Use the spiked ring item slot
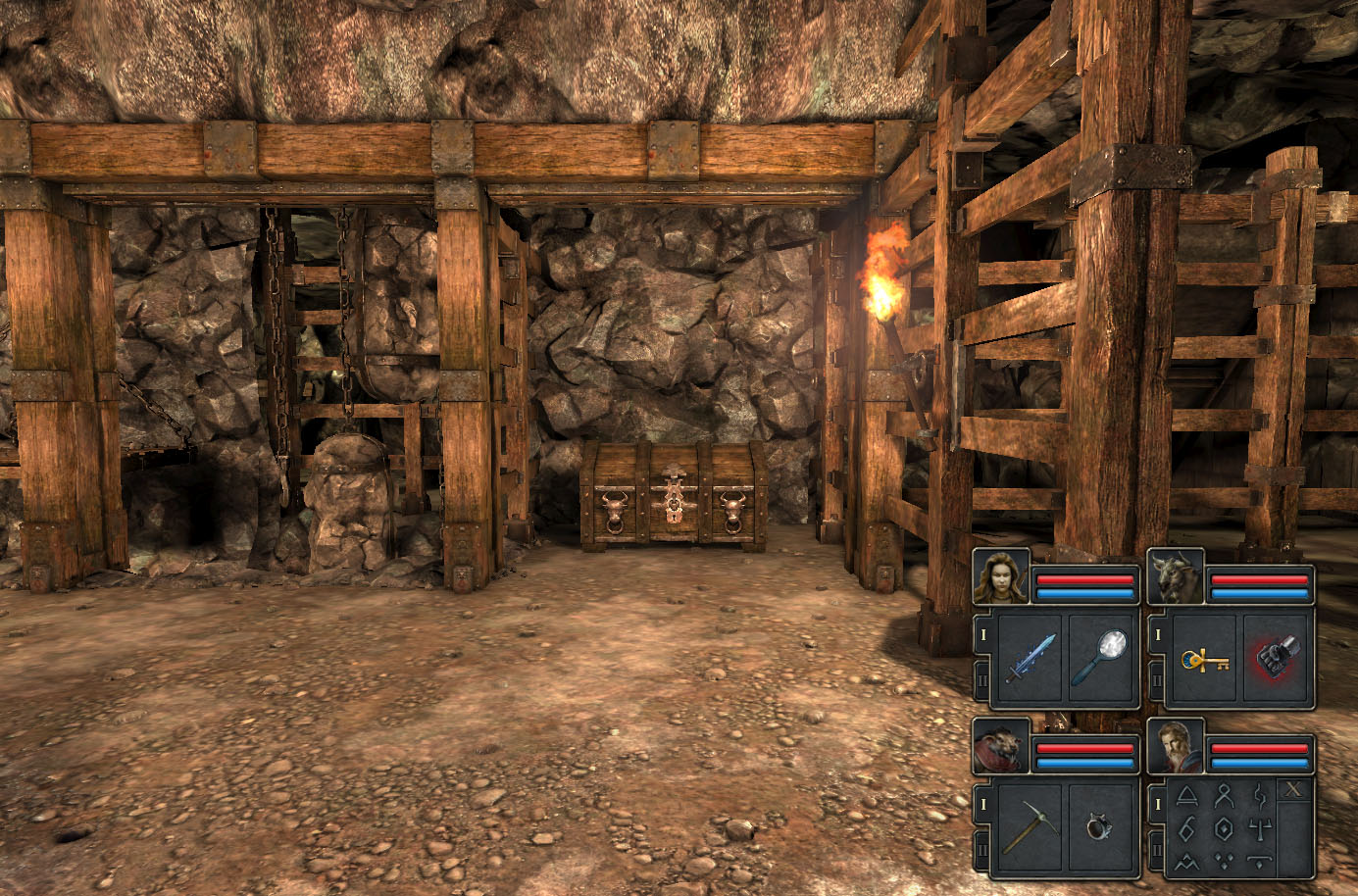Screen dimensions: 1358x896 (x=1102, y=828)
